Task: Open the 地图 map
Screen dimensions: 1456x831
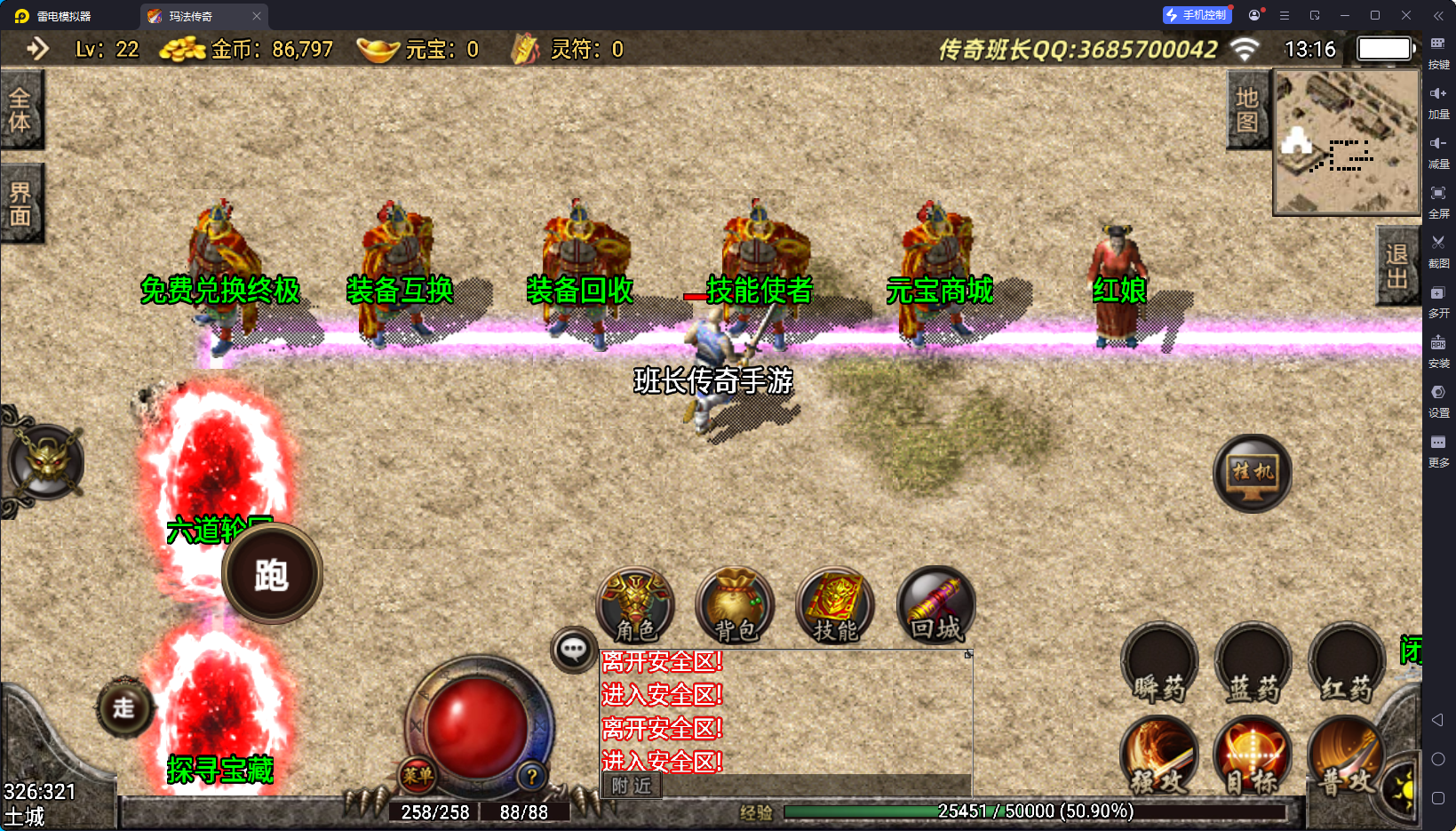Action: point(1247,110)
